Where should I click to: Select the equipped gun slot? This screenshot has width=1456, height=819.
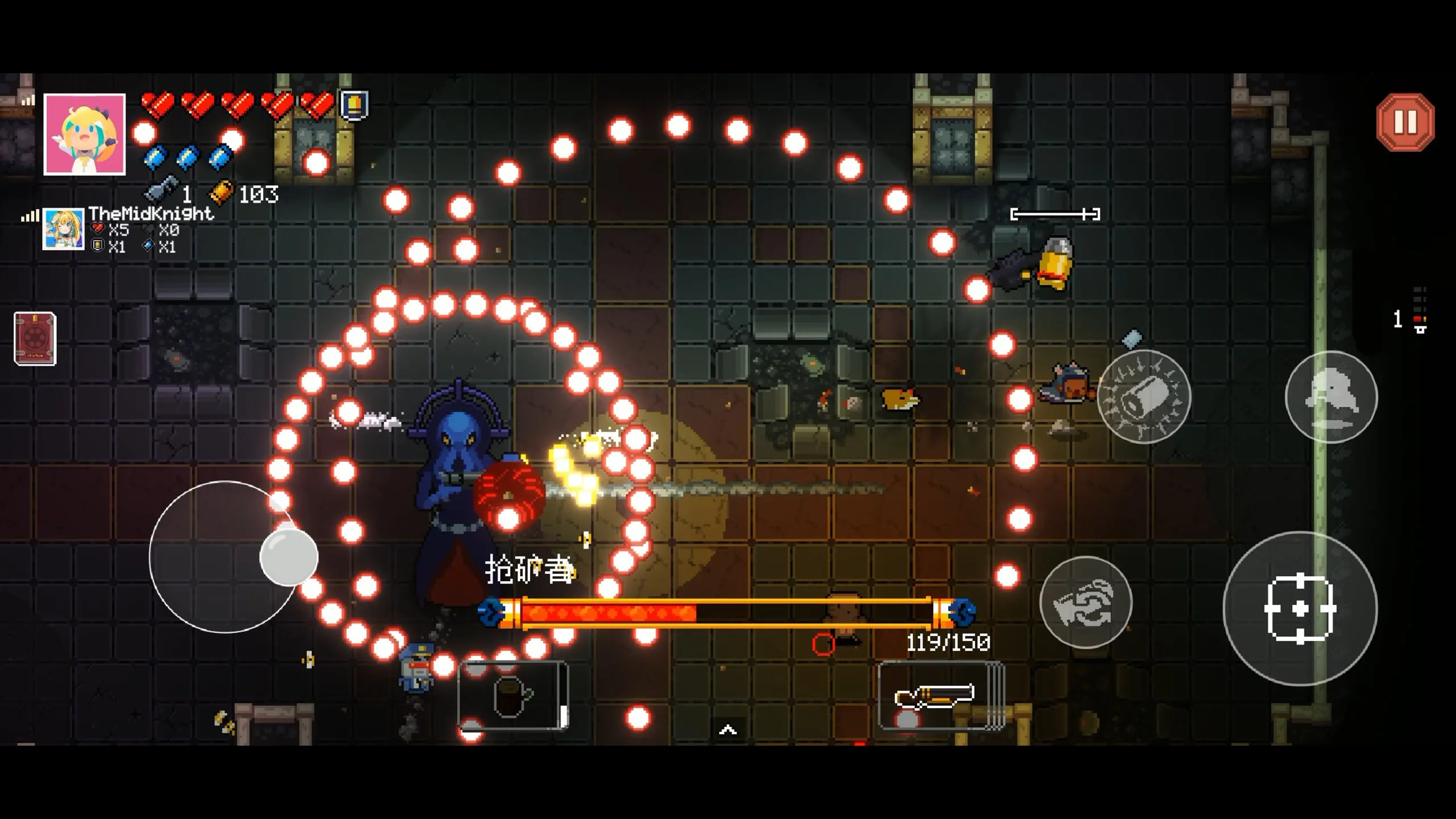point(940,695)
